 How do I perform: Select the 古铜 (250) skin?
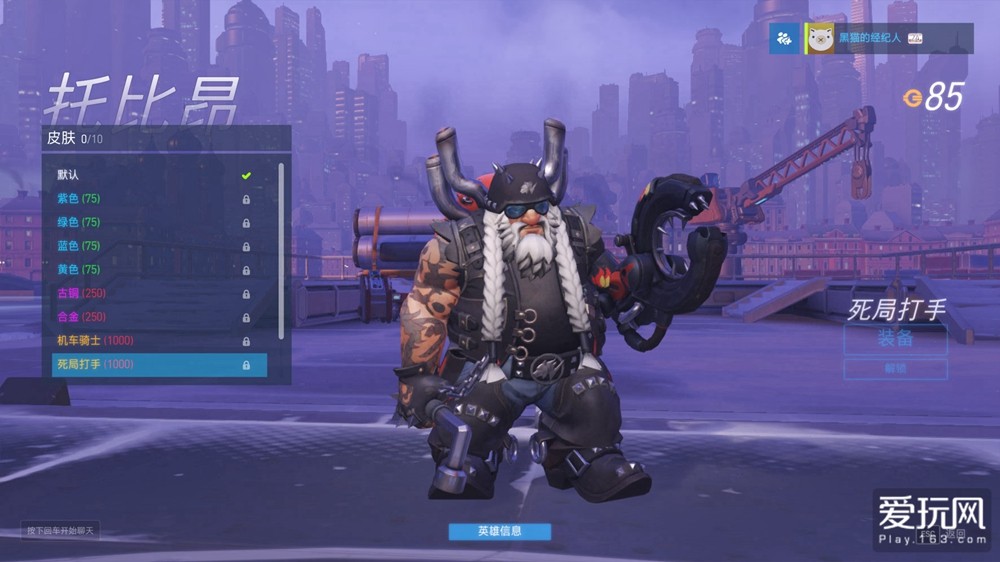(x=150, y=293)
